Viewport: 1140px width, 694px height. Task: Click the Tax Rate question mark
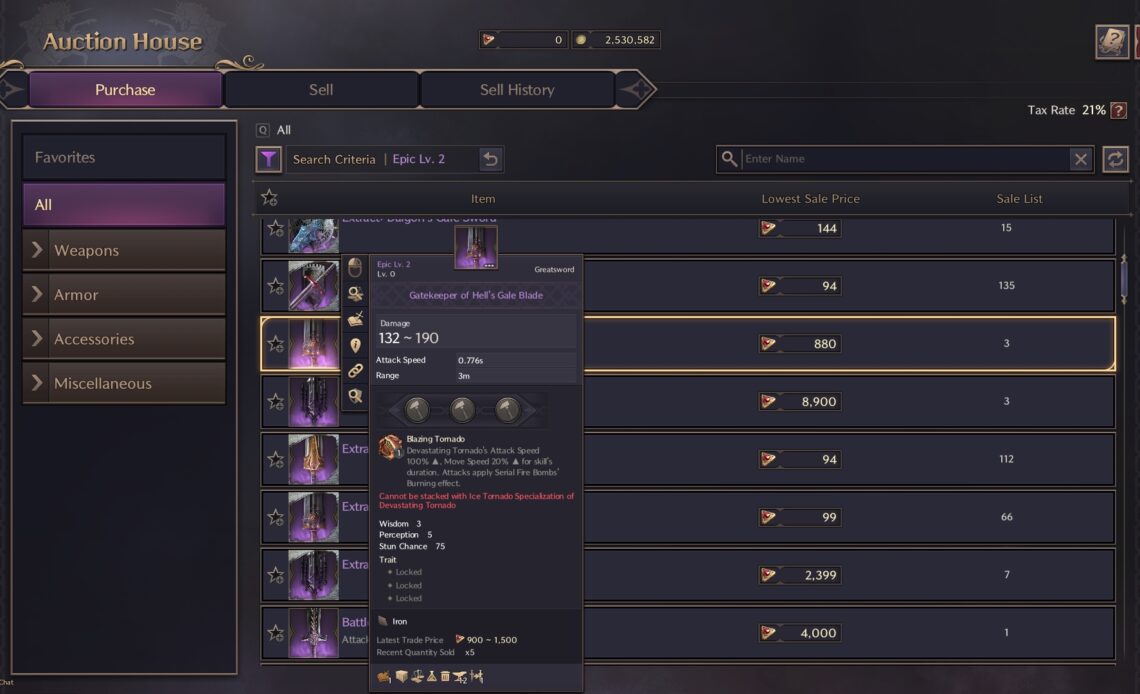[x=1118, y=110]
